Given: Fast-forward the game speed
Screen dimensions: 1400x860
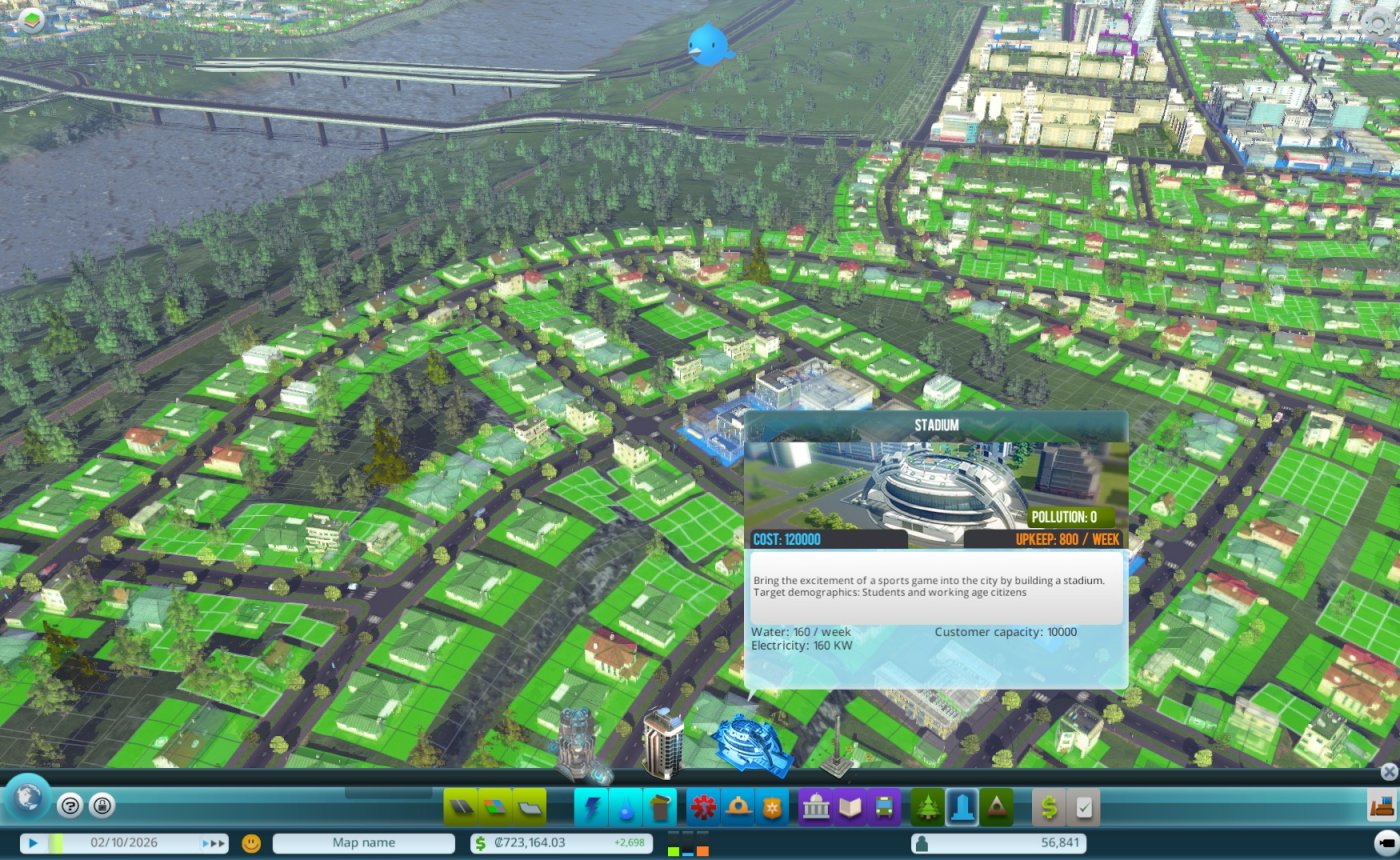Looking at the screenshot, I should click(x=213, y=842).
